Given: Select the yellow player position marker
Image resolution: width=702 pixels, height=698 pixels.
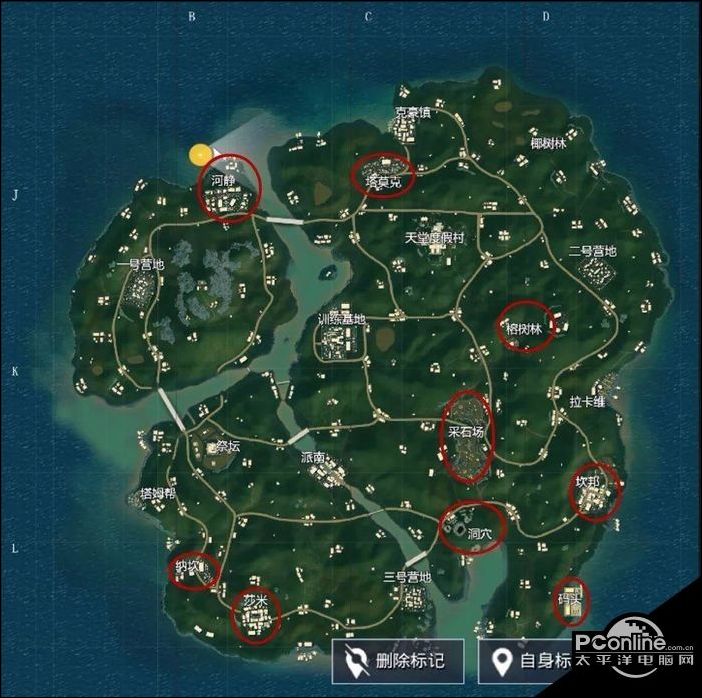Looking at the screenshot, I should pyautogui.click(x=201, y=154).
